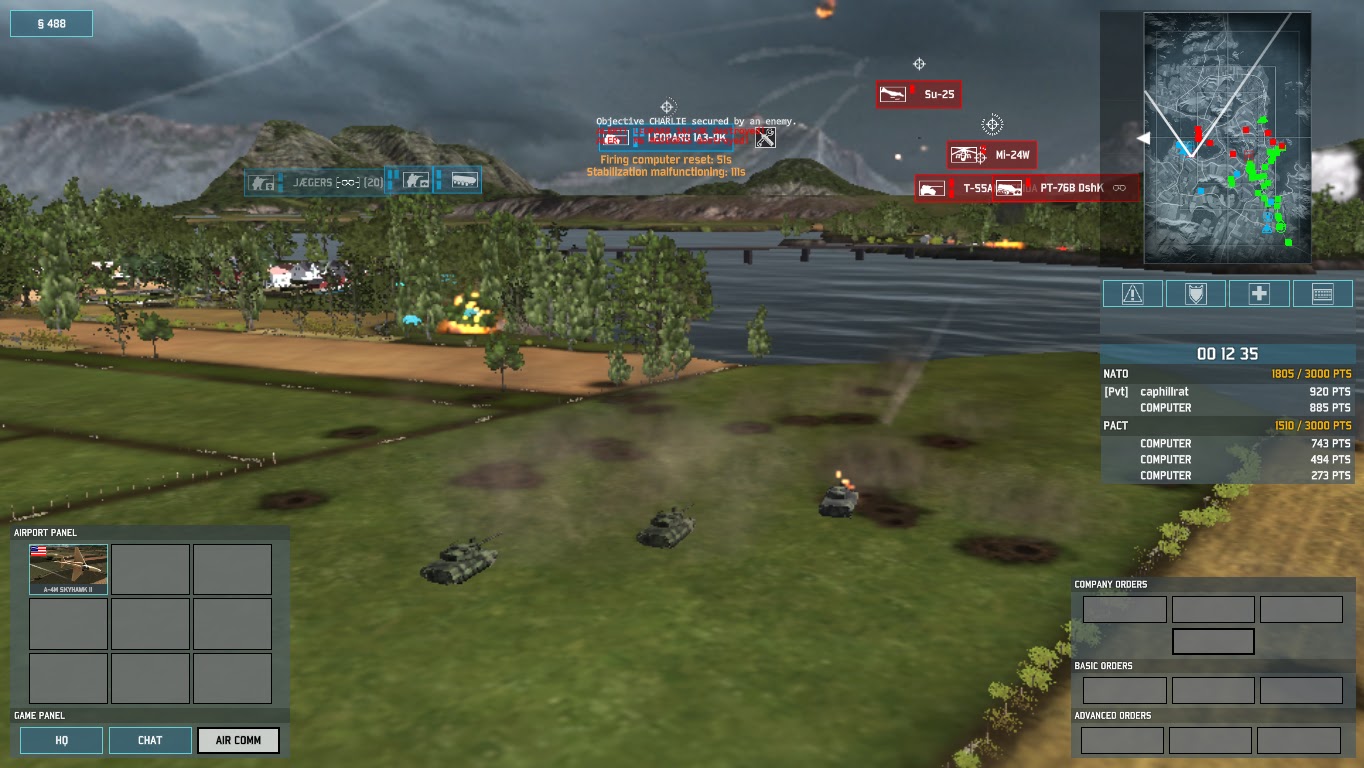
Task: Open the chat window
Action: (x=149, y=740)
